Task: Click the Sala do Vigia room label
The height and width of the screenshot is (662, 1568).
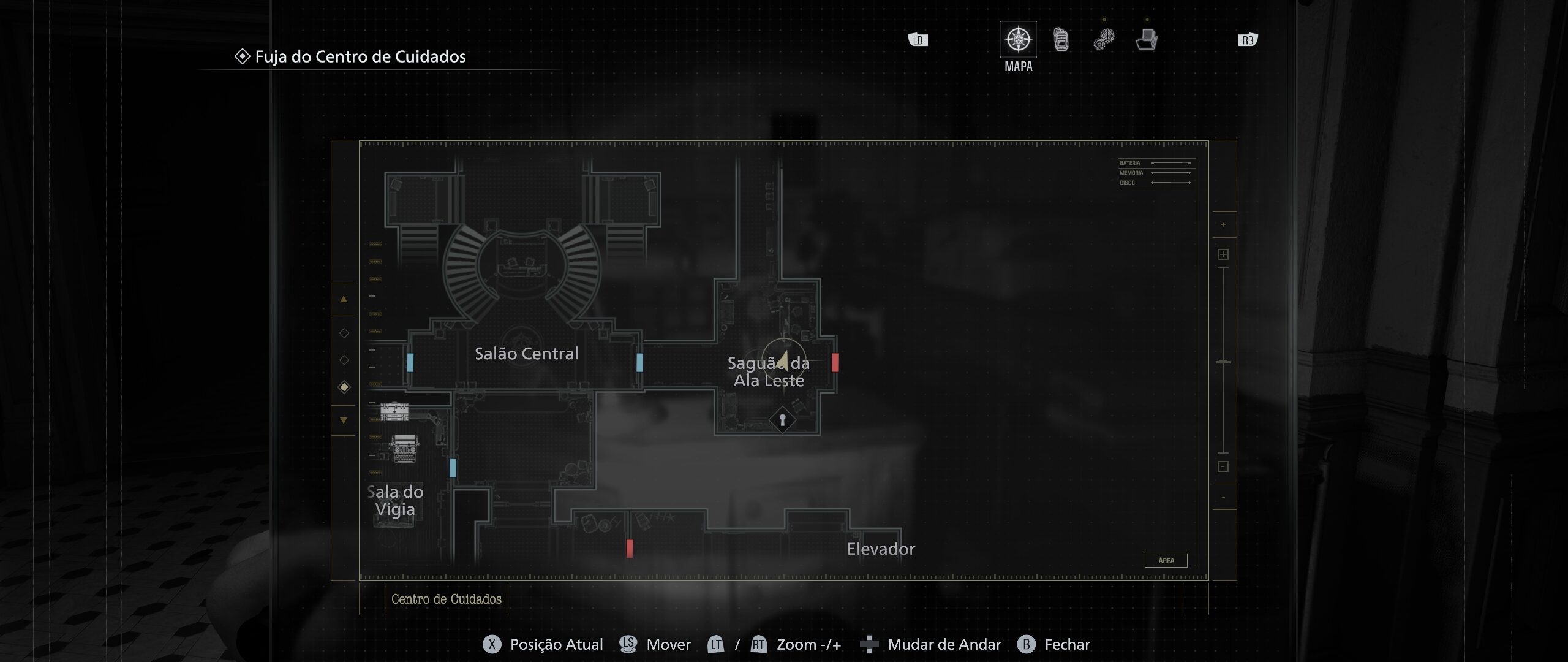Action: [396, 501]
